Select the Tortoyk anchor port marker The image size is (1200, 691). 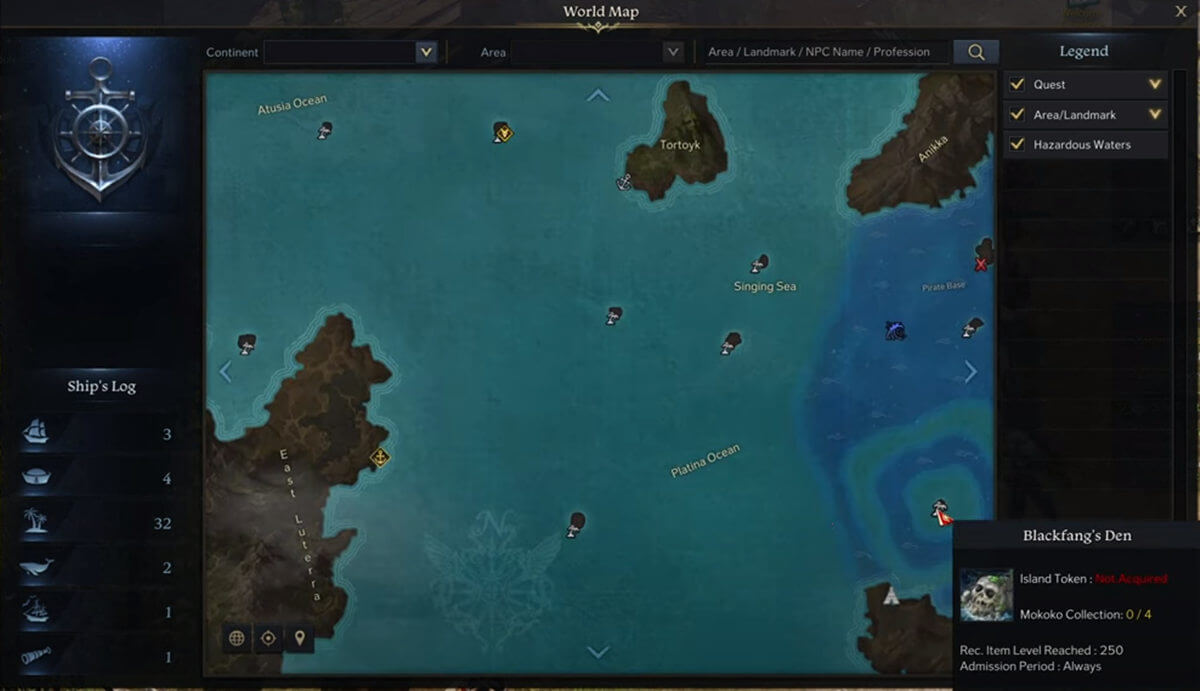pyautogui.click(x=624, y=182)
